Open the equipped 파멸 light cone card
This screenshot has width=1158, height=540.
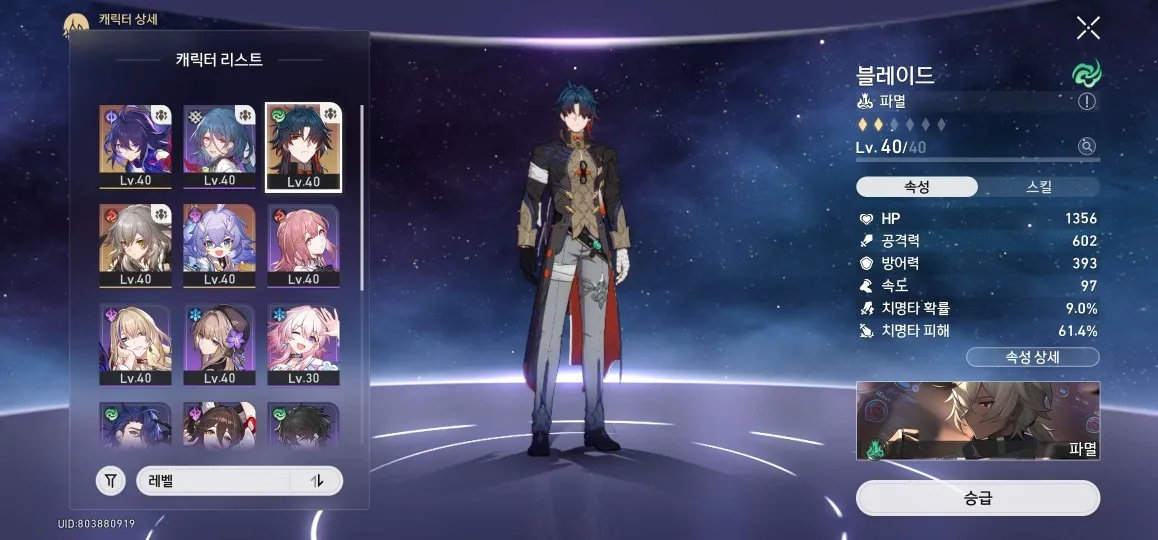(977, 420)
